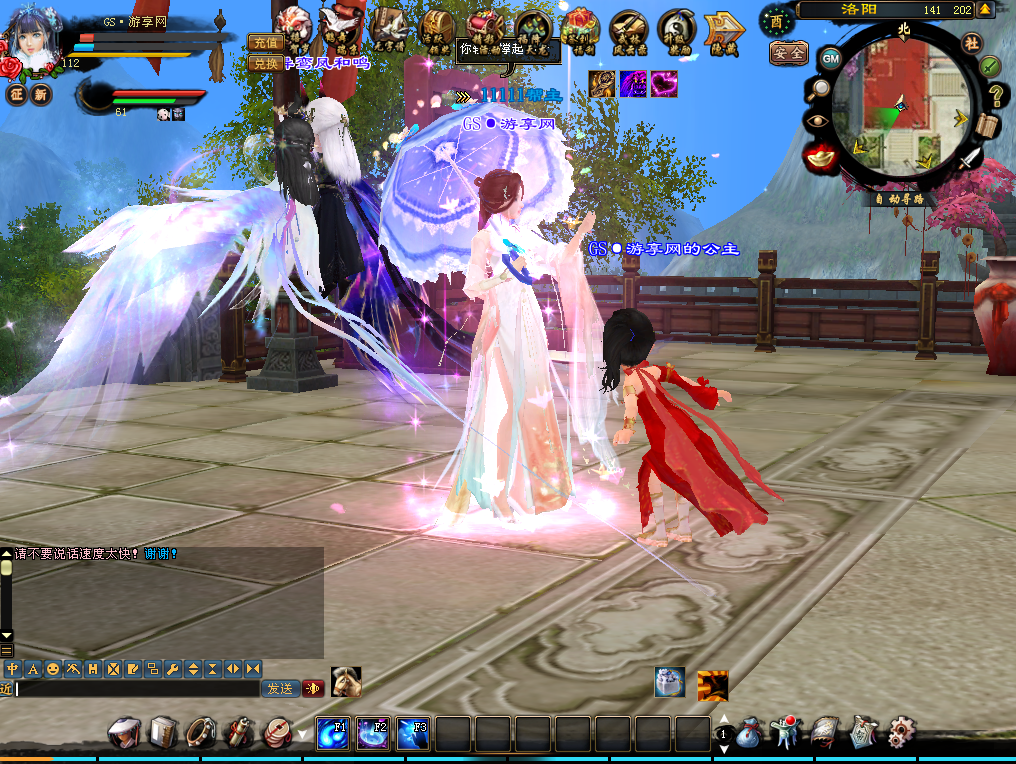Open the treasure chest menu icon
1016x764 pixels.
[437, 23]
